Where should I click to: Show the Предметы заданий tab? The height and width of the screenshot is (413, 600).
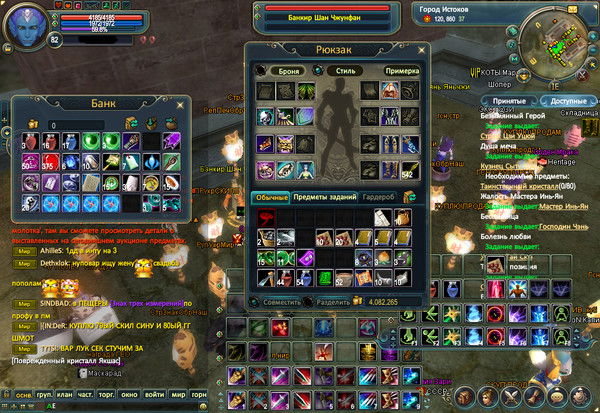(x=324, y=197)
